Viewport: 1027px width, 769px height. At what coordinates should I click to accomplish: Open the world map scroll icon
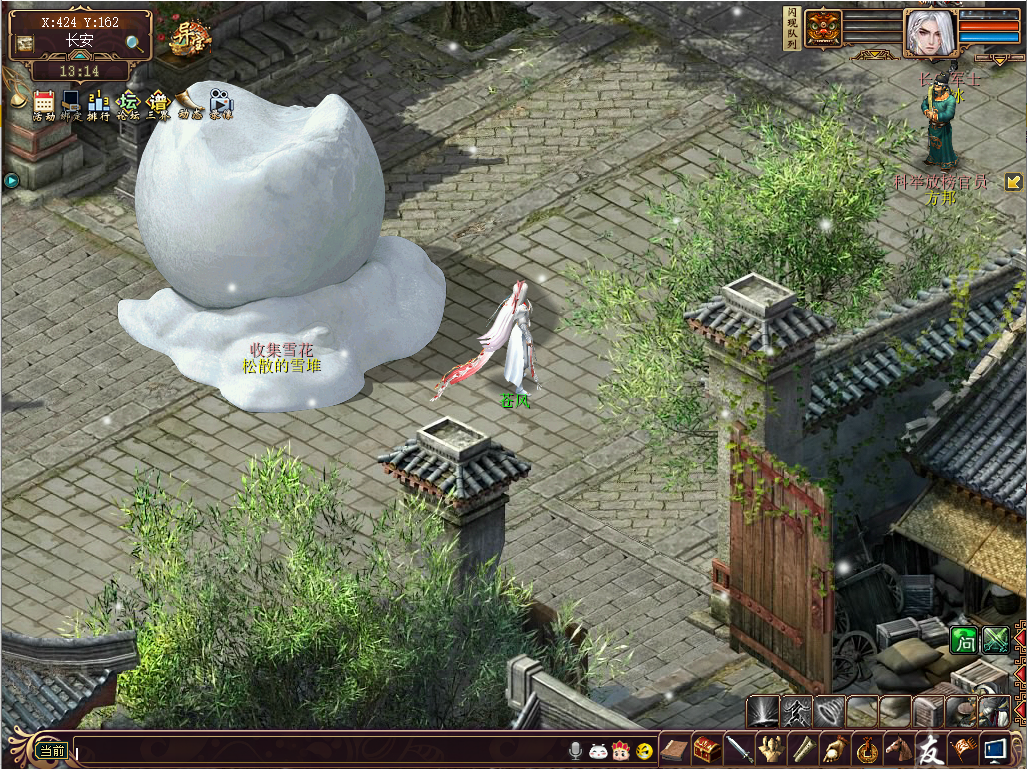(x=25, y=43)
